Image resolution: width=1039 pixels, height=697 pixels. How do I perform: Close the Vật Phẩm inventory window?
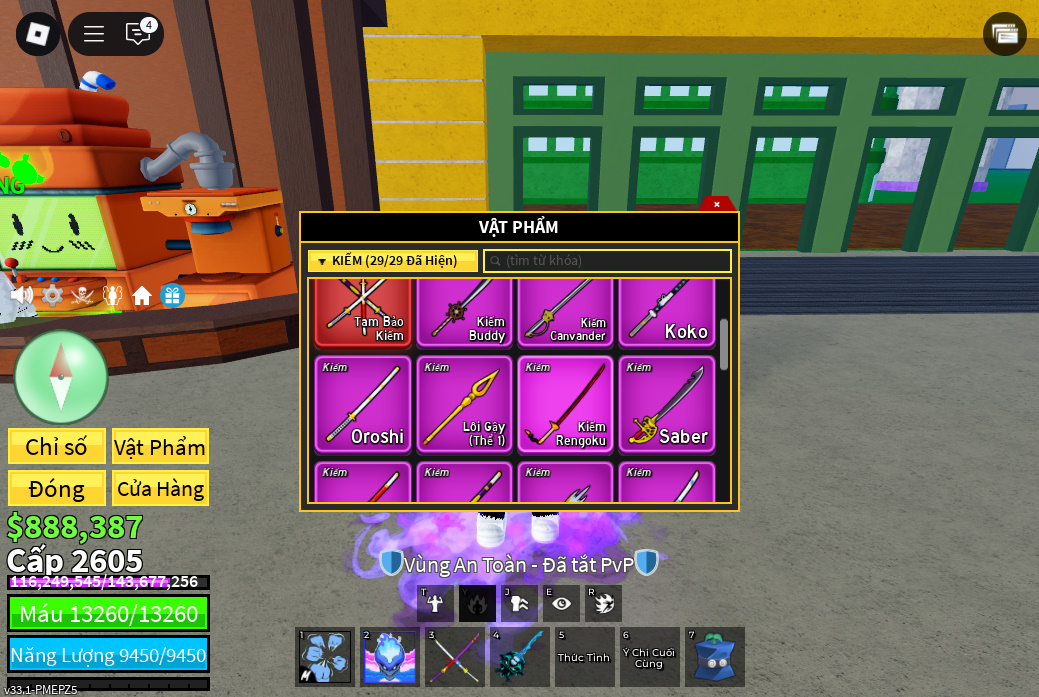pyautogui.click(x=717, y=204)
